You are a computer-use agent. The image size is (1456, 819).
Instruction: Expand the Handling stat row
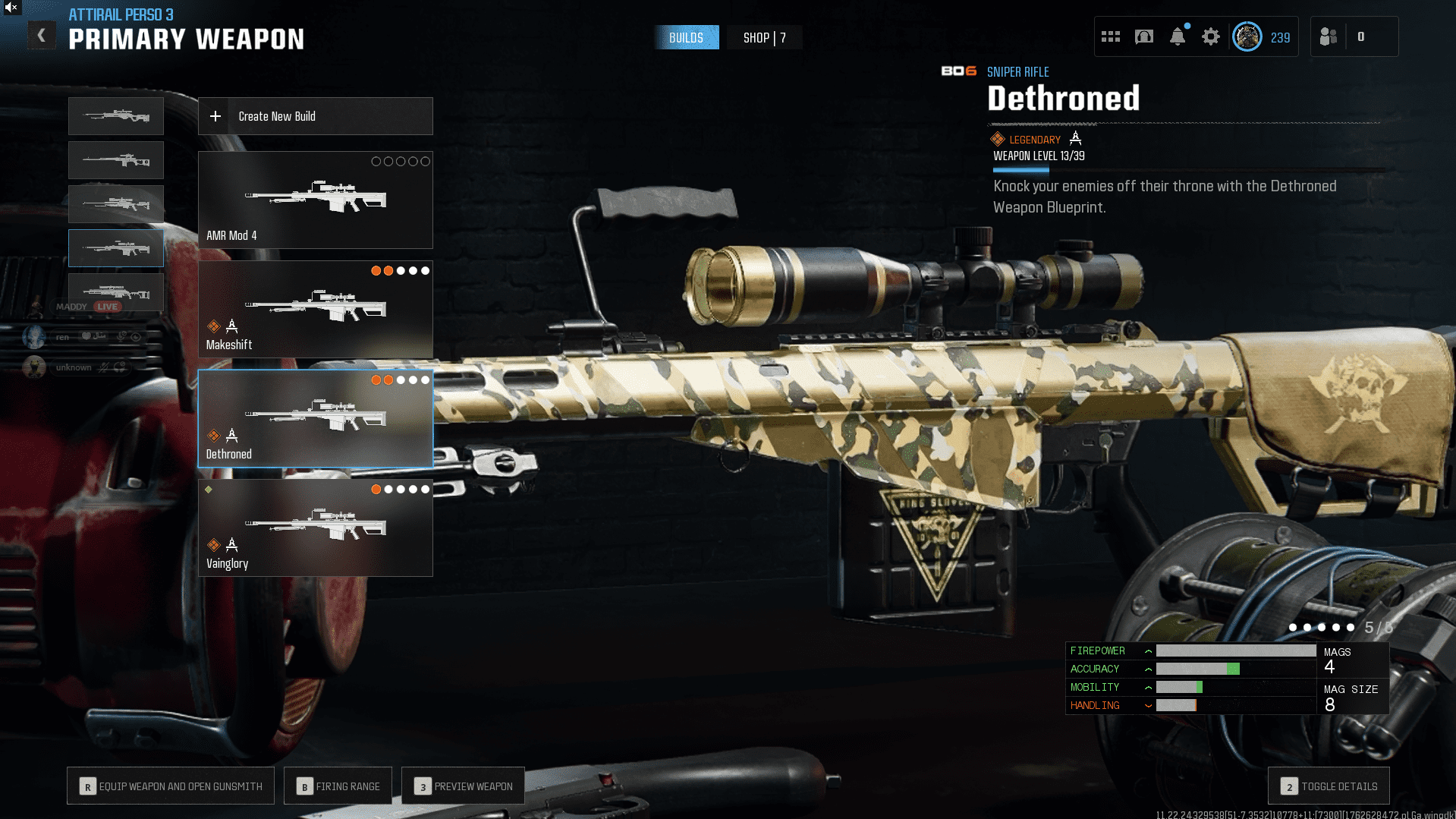(x=1149, y=706)
